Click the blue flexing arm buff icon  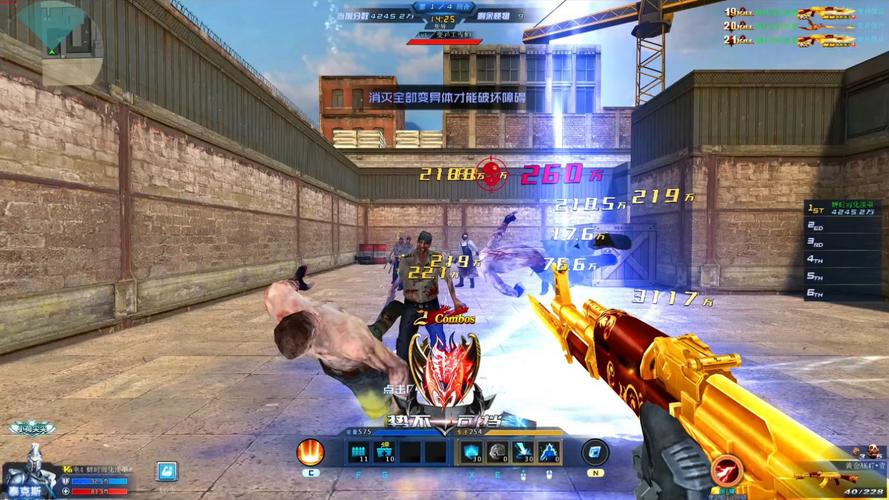(x=166, y=471)
